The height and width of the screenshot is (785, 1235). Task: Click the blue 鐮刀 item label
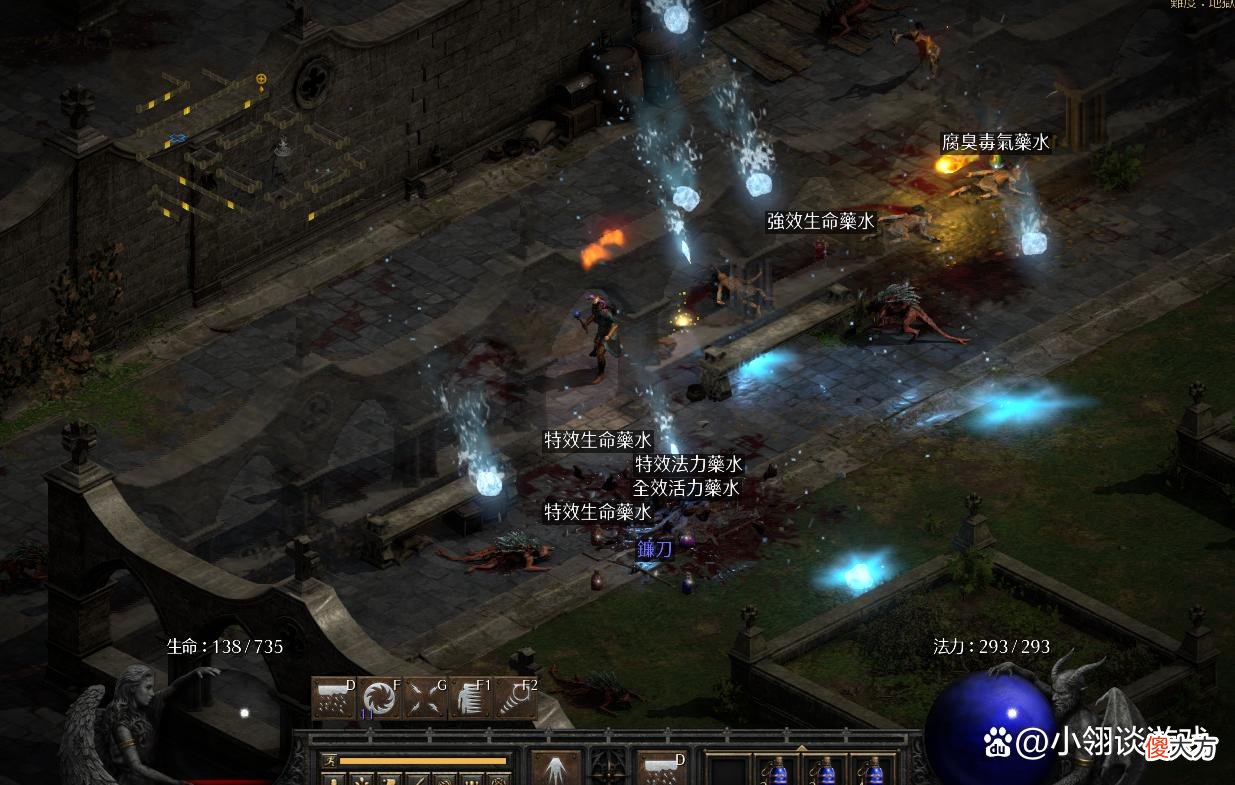tap(656, 548)
